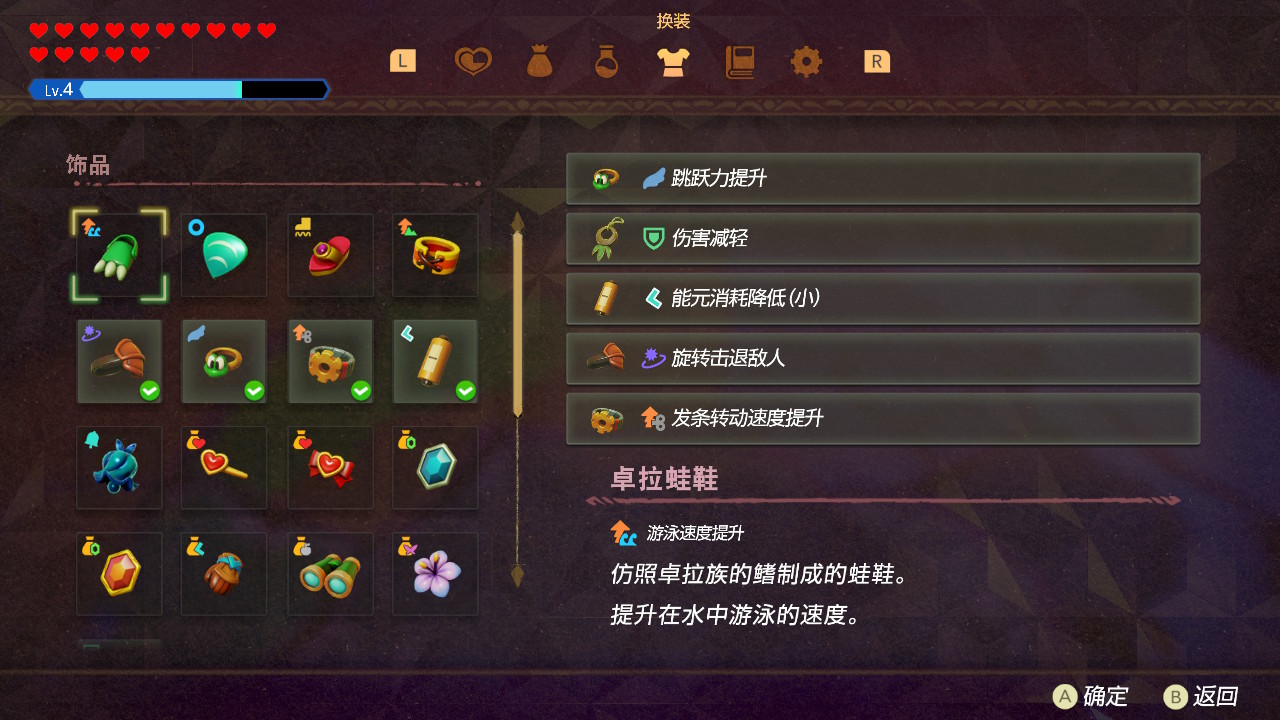The width and height of the screenshot is (1280, 720).
Task: Select the red gold-rimmed gem accessory
Action: point(119,573)
